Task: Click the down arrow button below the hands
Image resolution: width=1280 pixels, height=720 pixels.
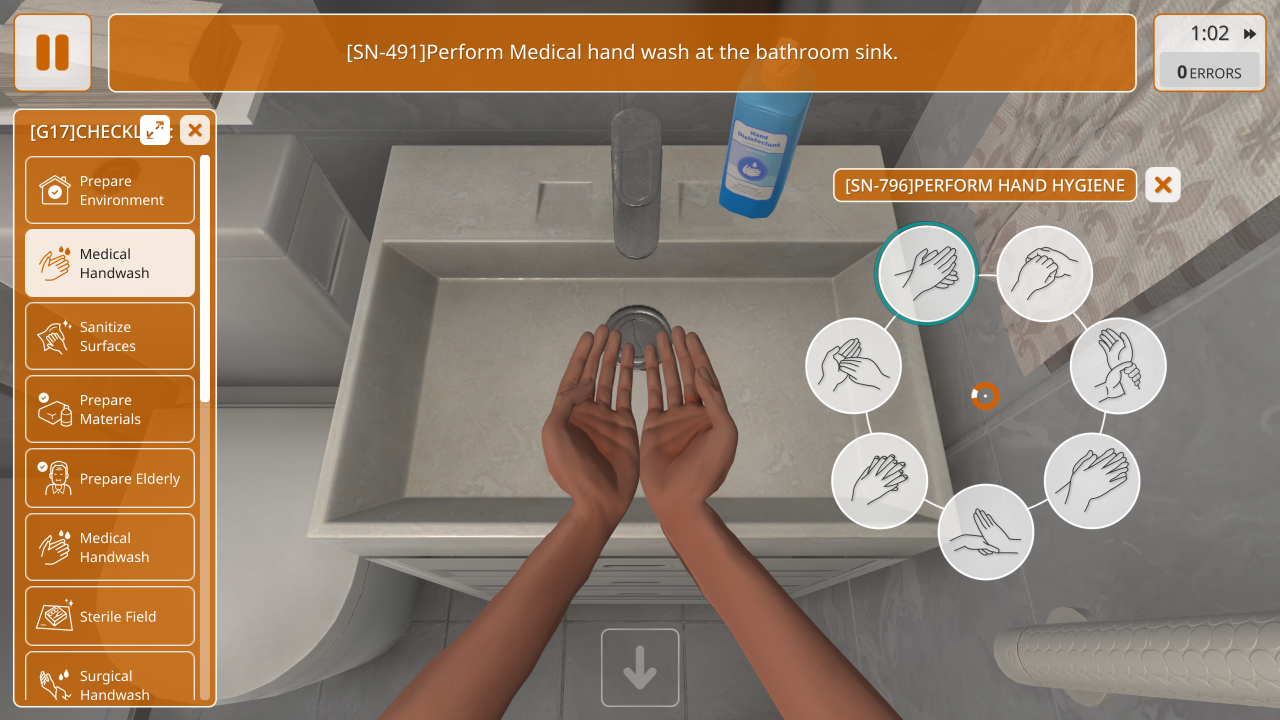Action: click(640, 668)
